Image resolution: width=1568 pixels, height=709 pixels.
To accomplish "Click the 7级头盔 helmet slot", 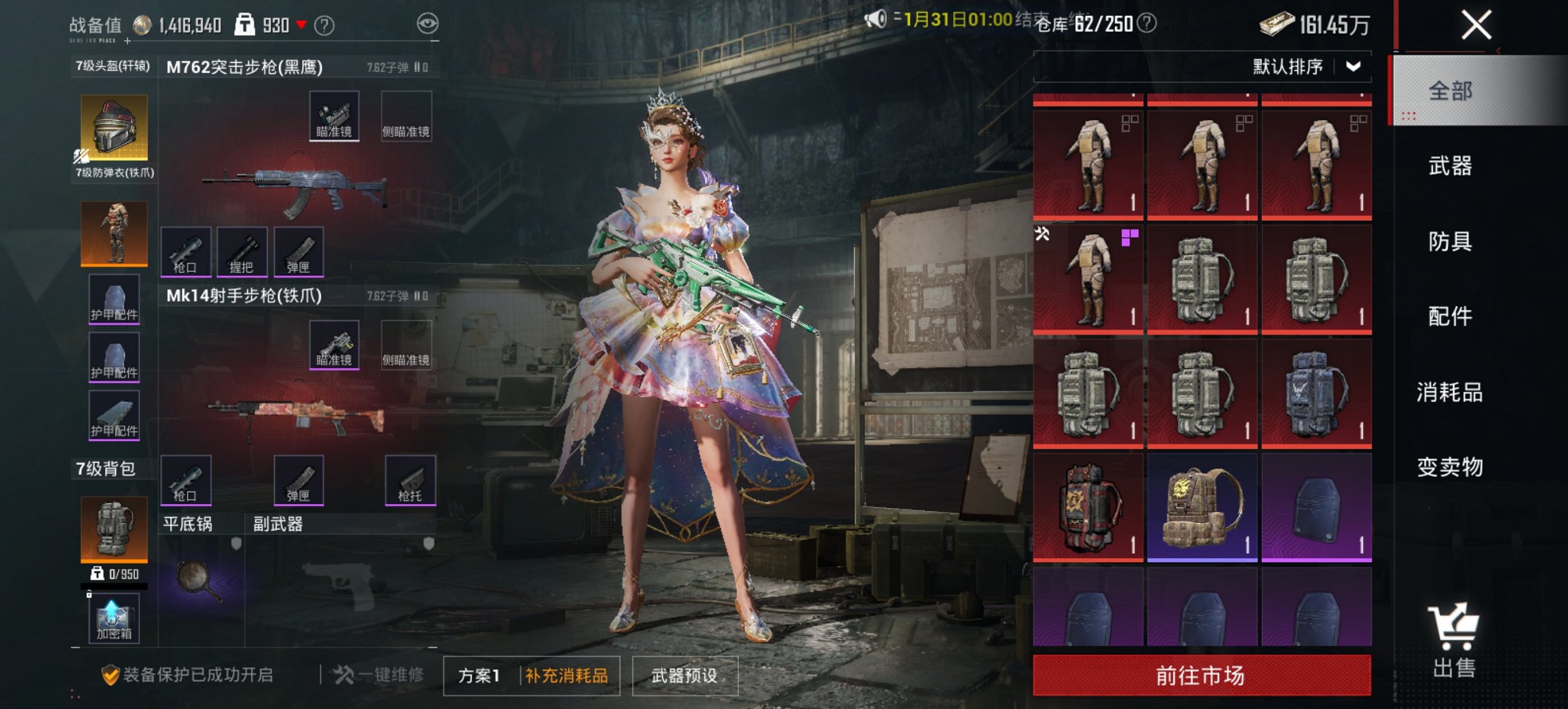I will (114, 128).
